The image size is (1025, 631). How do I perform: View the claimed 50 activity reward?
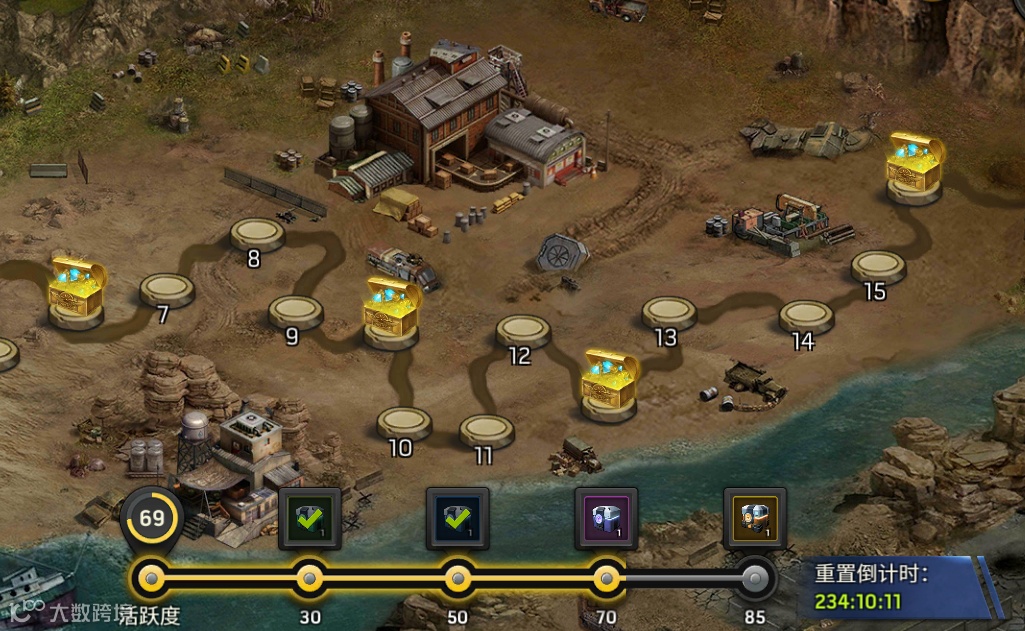[x=458, y=518]
